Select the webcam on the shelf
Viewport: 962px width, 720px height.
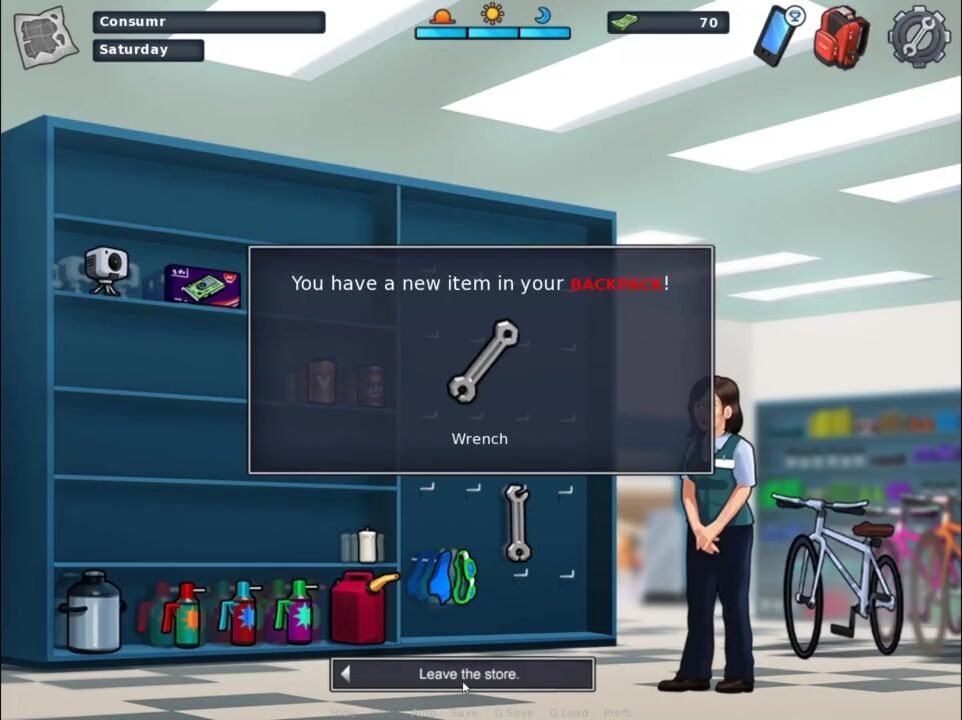pos(105,270)
